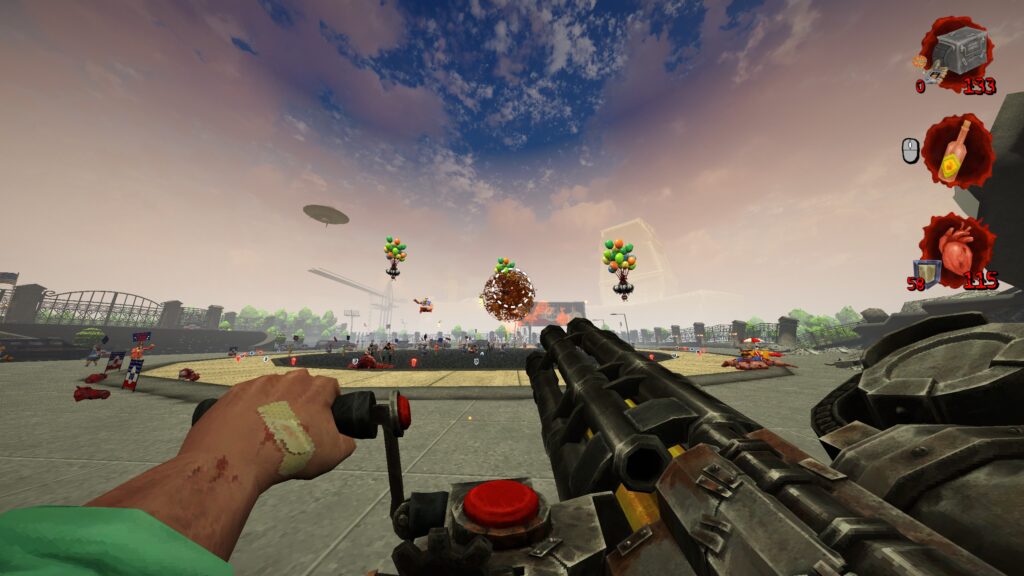Image resolution: width=1024 pixels, height=576 pixels.
Task: Click the small armor shield icon
Action: tap(927, 271)
